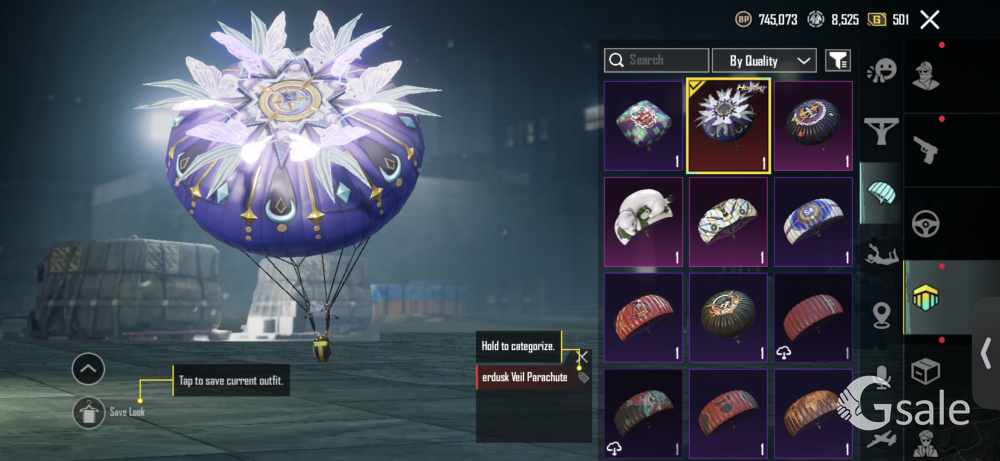Open the crate box section
Viewport: 1000px width, 461px height.
[x=925, y=369]
